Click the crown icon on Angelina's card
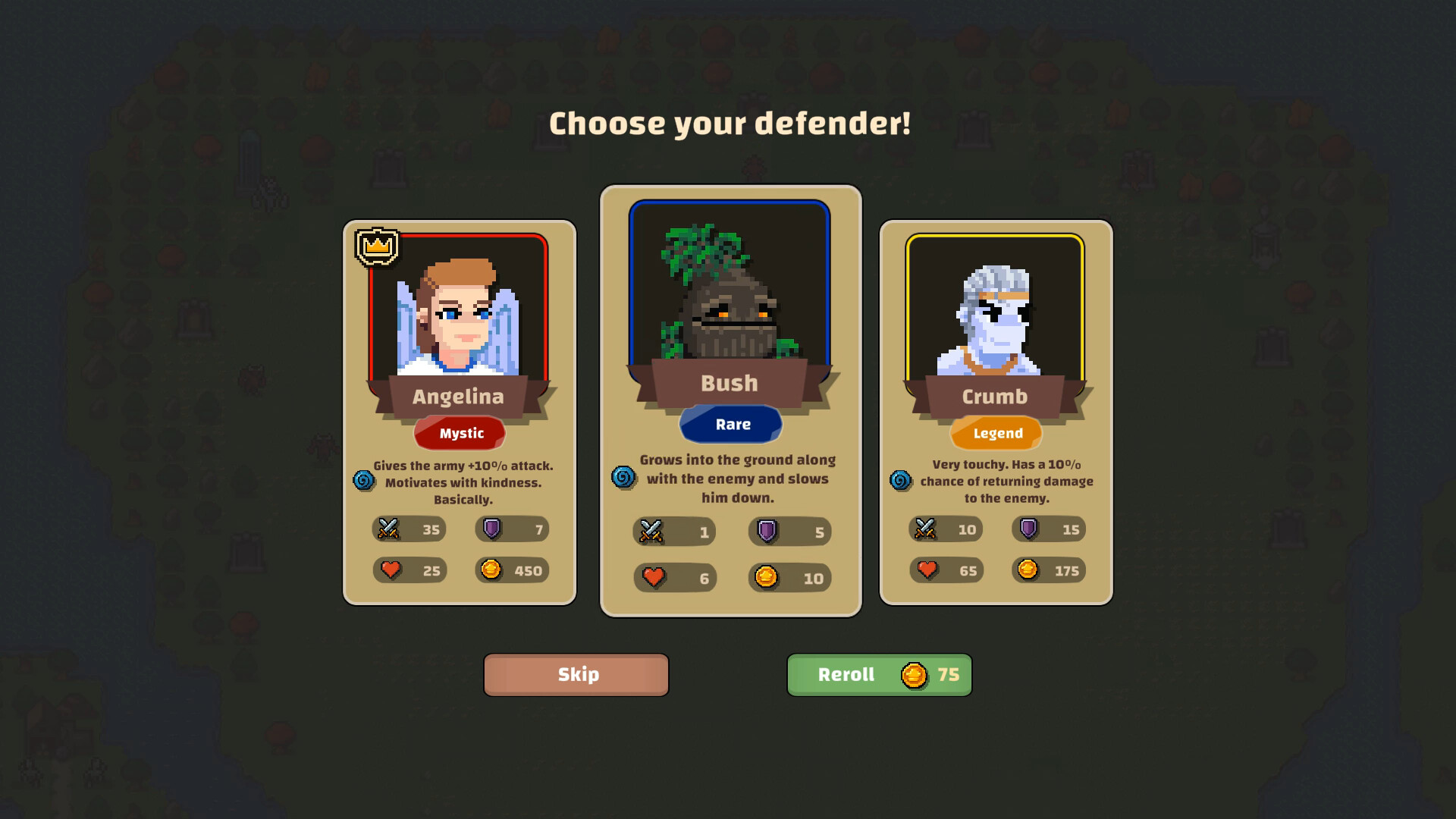The height and width of the screenshot is (819, 1456). [x=375, y=243]
